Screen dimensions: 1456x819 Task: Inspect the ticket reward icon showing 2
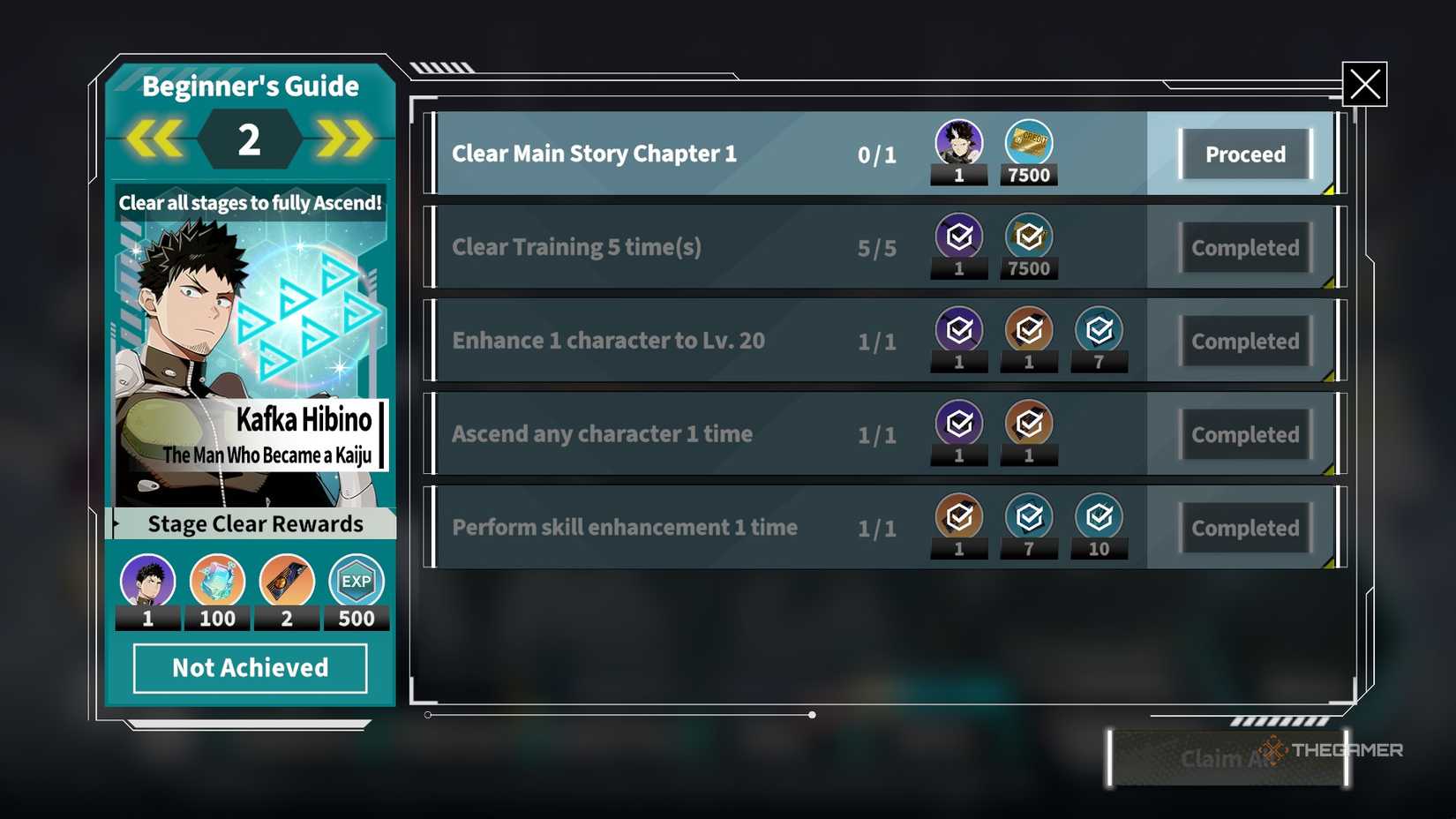click(287, 582)
